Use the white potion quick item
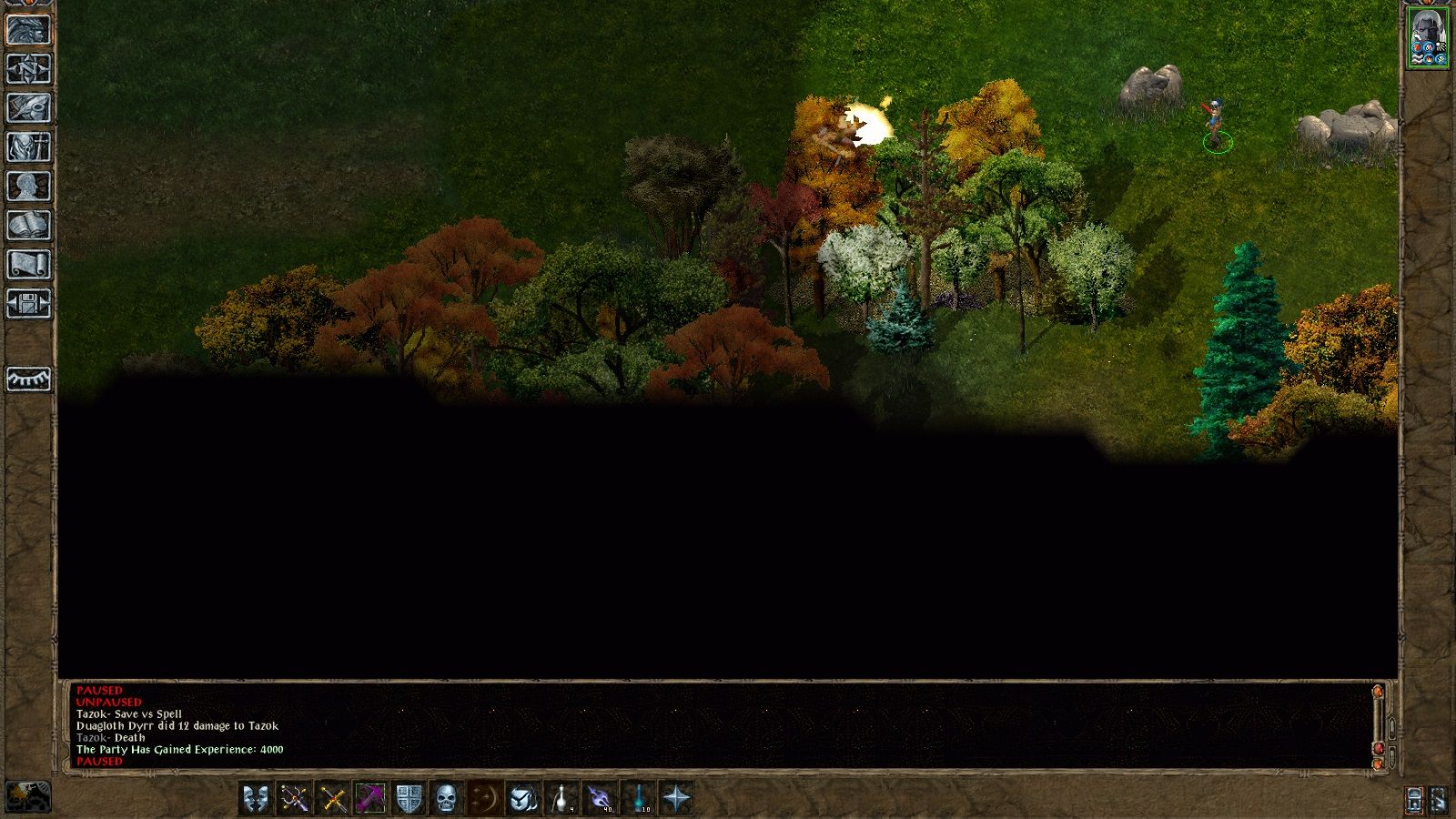Screen dimensions: 1456x819 tap(561, 799)
